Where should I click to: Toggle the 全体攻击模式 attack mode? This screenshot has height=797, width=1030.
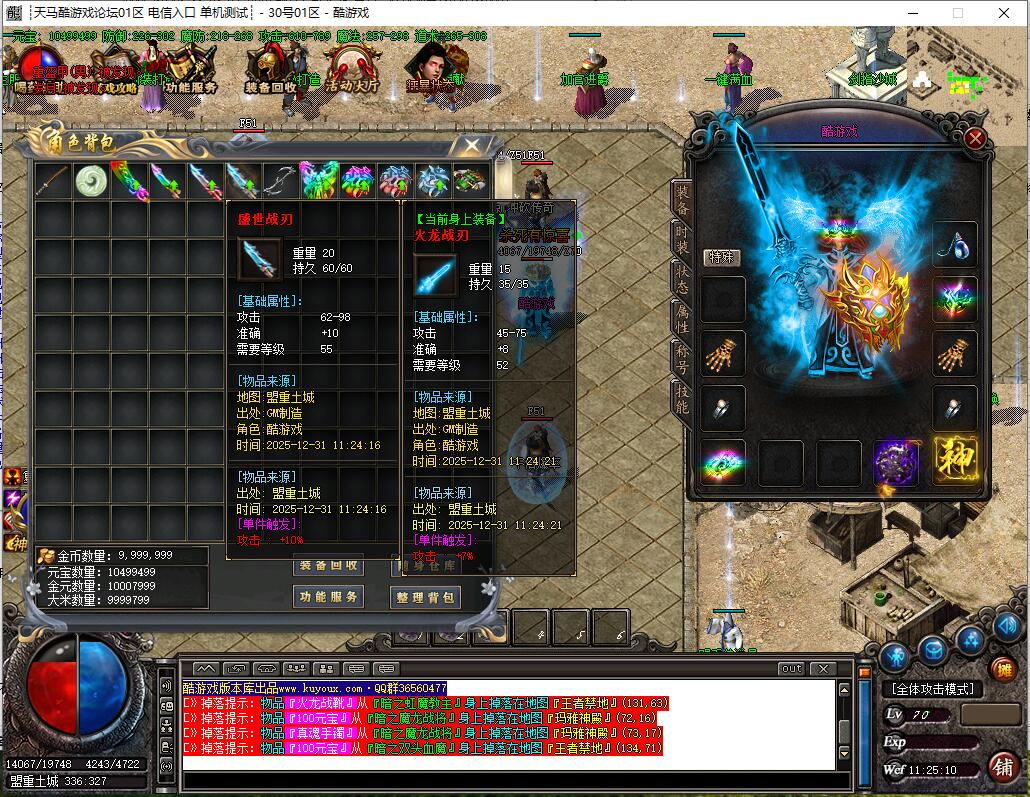click(x=932, y=689)
